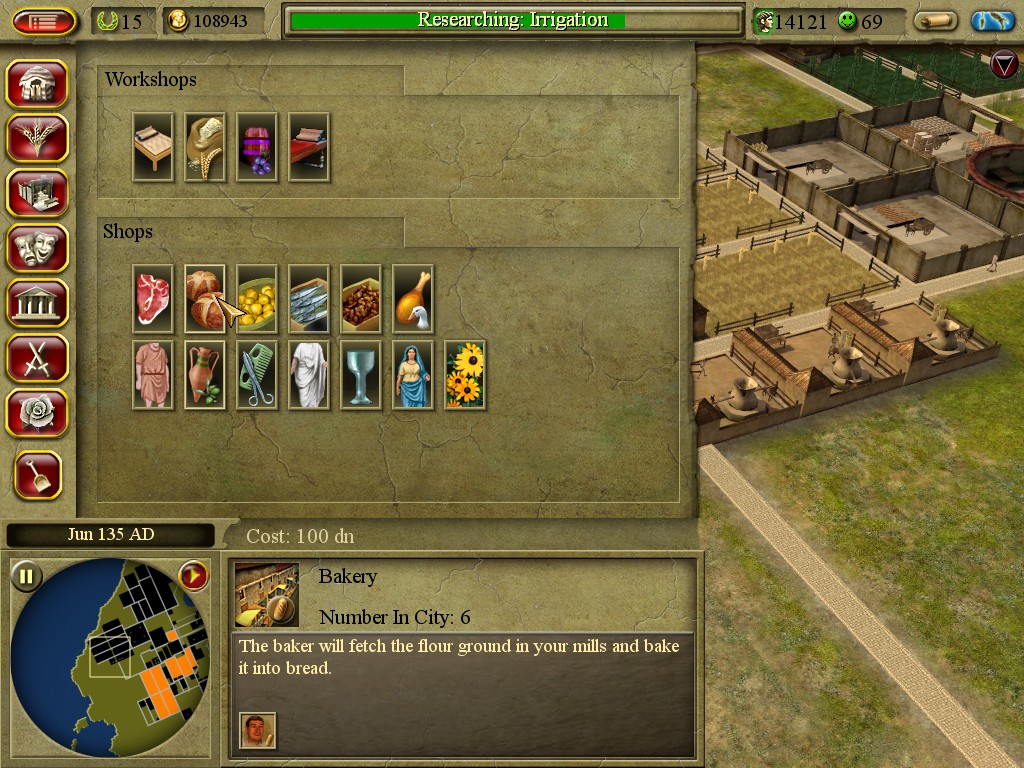Select the bed workshop icon
The image size is (1024, 768).
pos(153,146)
